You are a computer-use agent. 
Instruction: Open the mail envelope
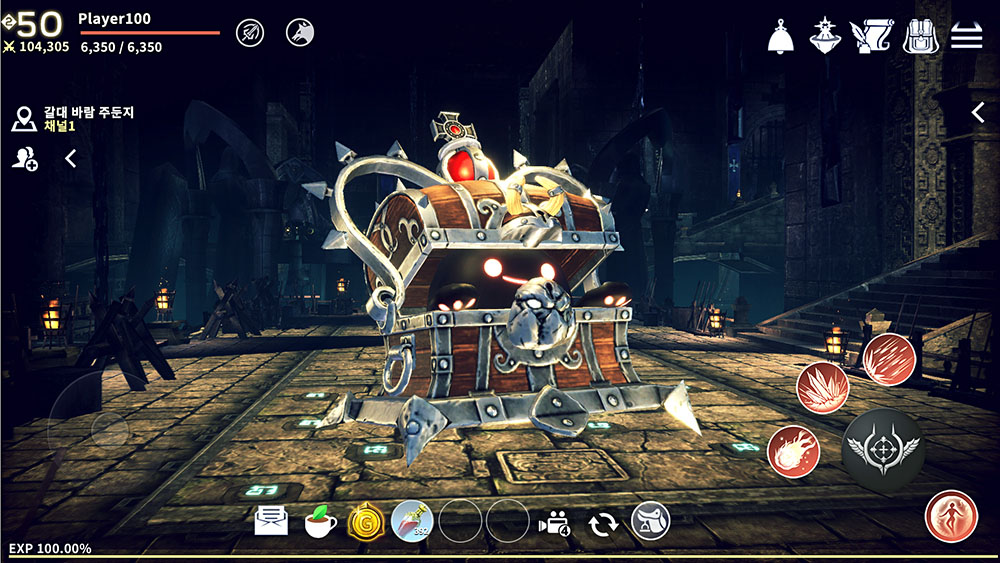(271, 521)
